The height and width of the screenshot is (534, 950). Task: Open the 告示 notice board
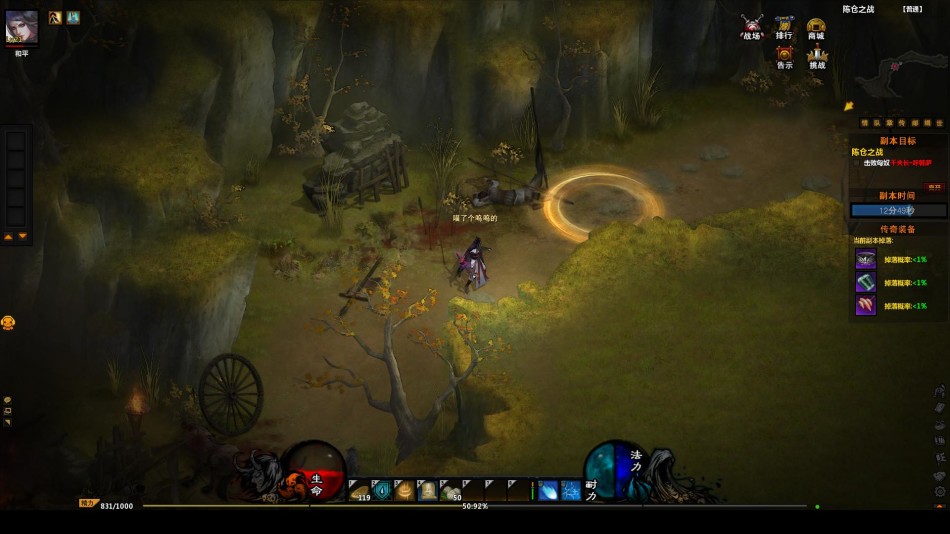[785, 56]
